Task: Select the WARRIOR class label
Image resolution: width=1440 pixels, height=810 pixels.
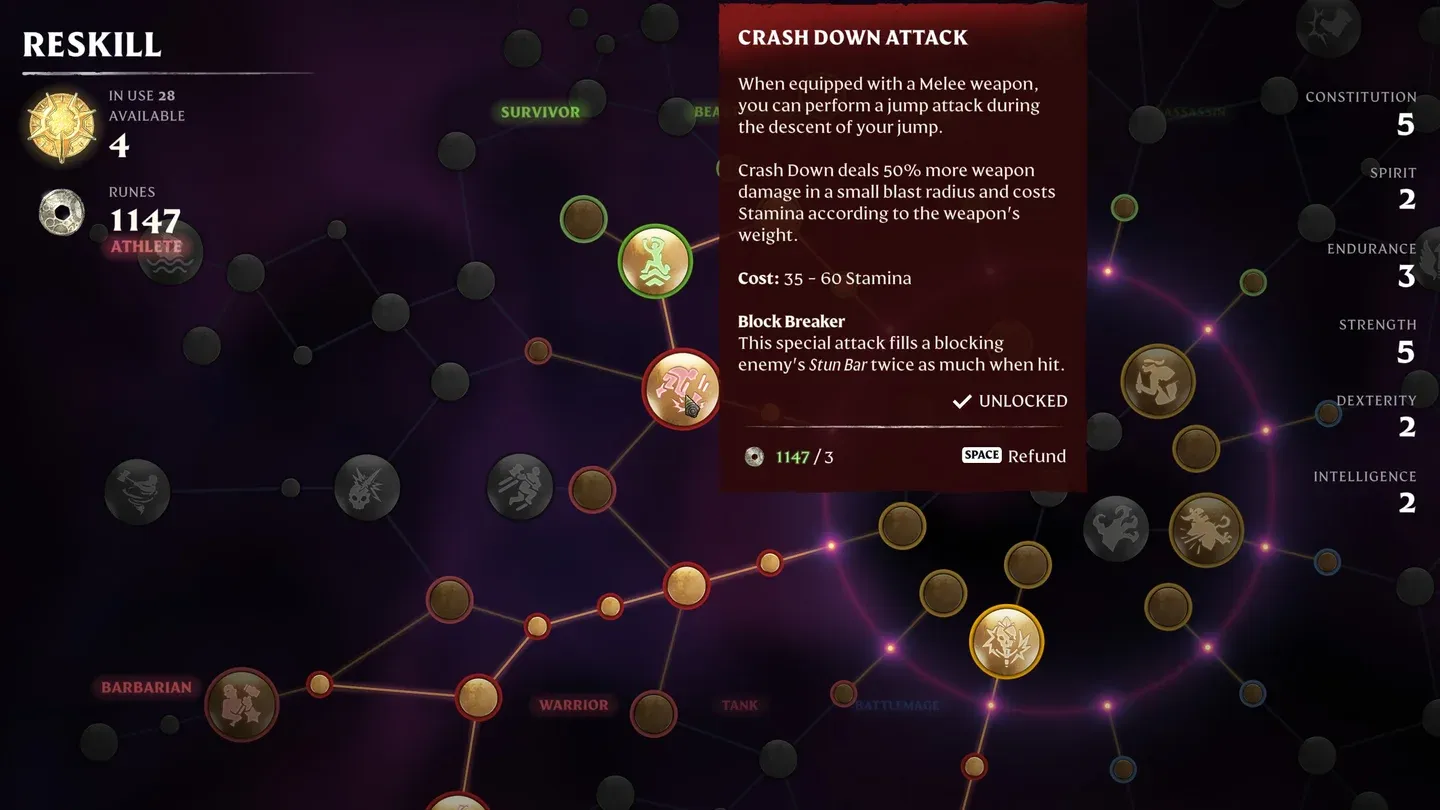Action: (x=573, y=705)
